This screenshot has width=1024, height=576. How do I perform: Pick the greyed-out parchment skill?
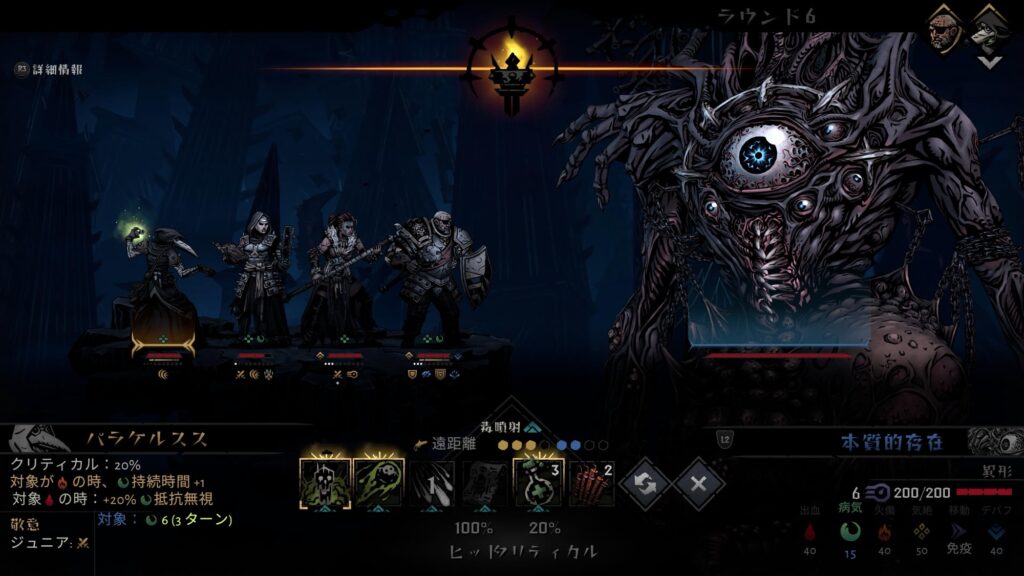486,484
